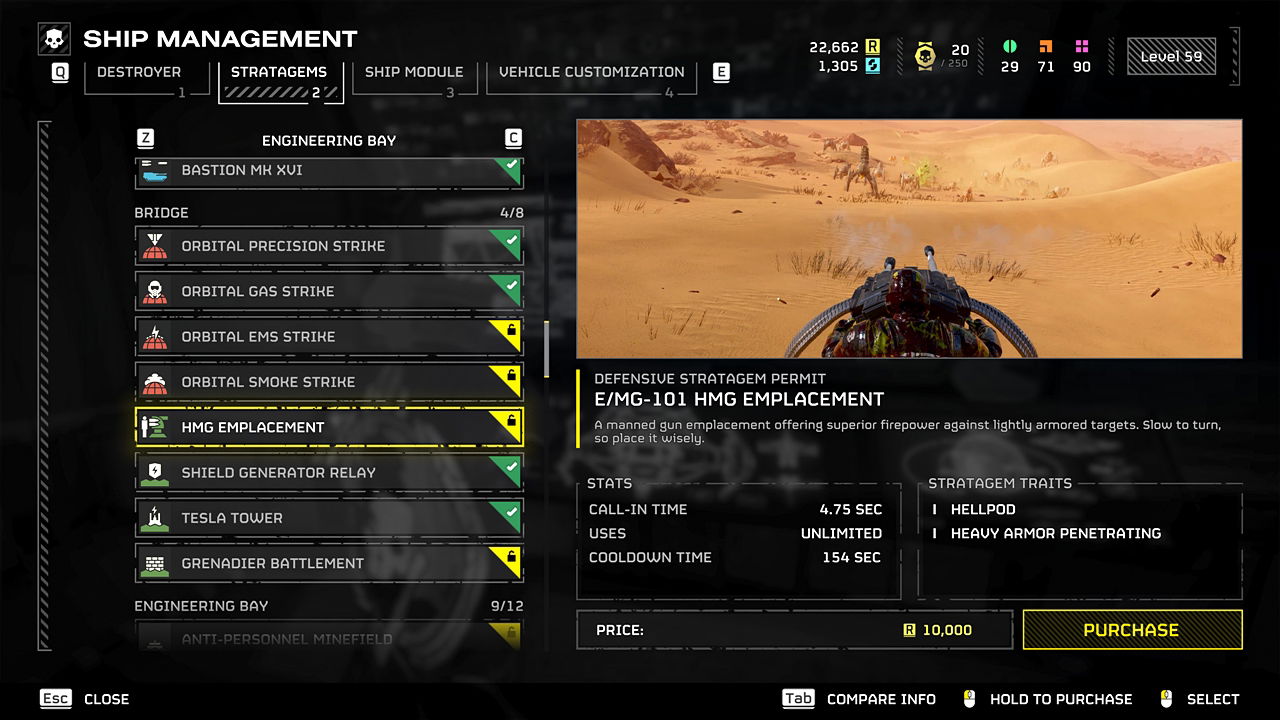Select the Anti-Personnel Minefield stratagem

coord(328,638)
